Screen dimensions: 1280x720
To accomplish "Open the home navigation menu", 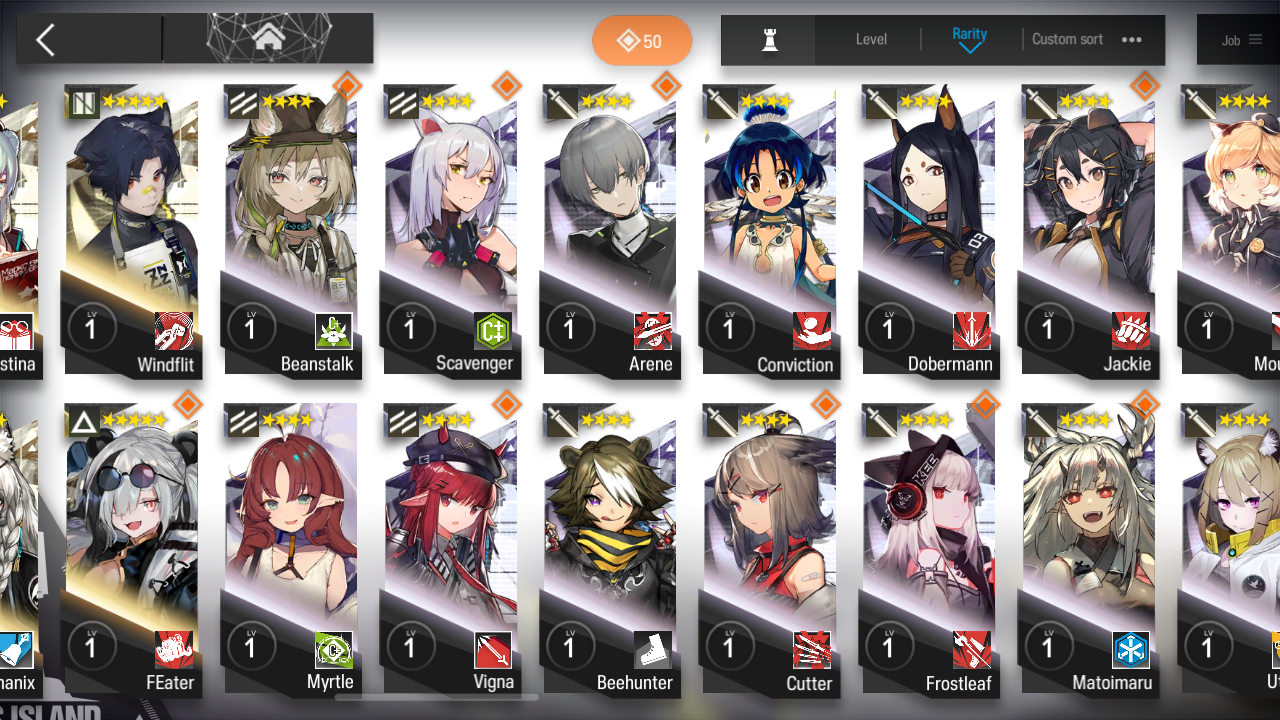I will pyautogui.click(x=267, y=39).
